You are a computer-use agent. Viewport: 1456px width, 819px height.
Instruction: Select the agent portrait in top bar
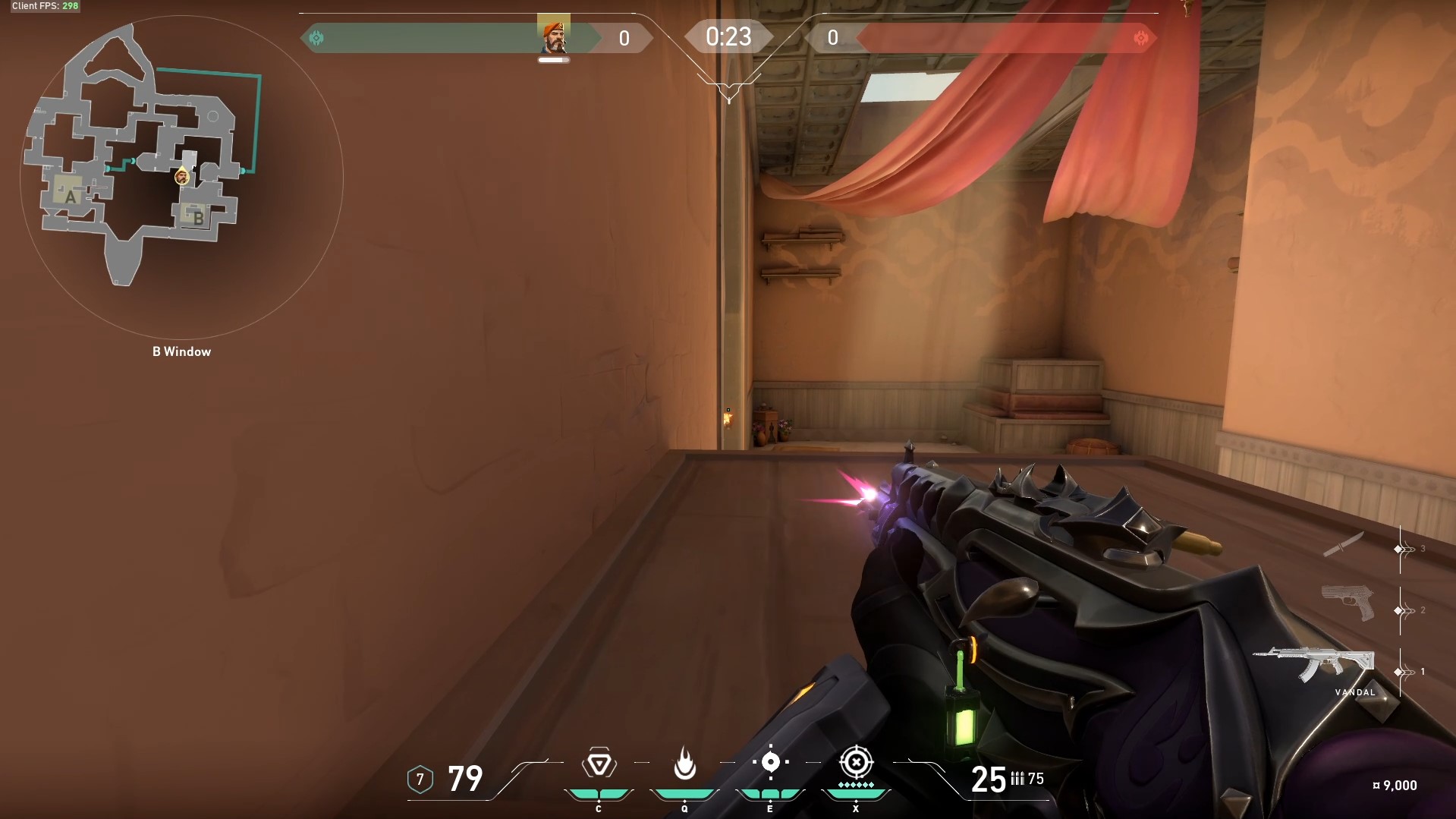pyautogui.click(x=554, y=36)
